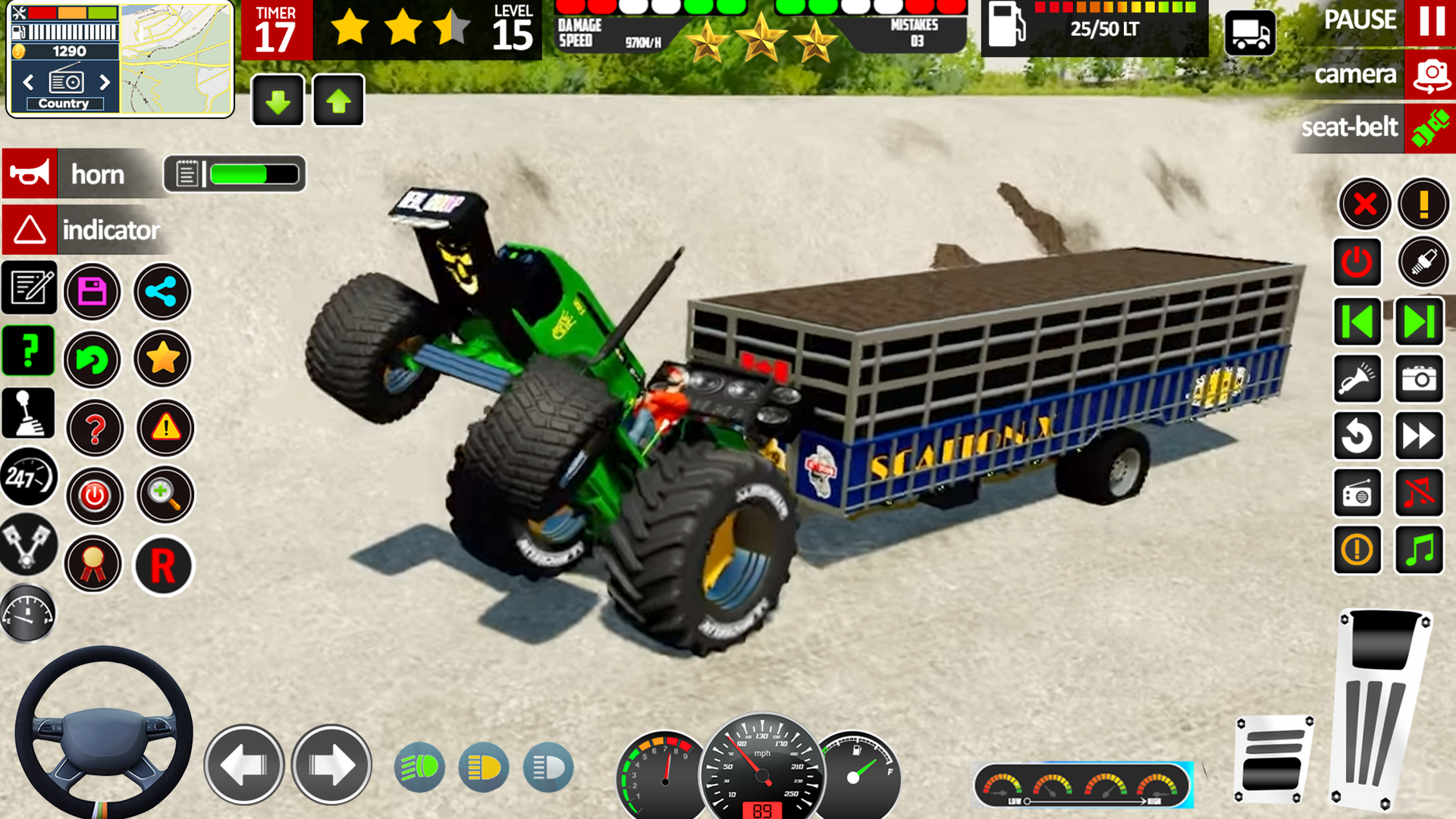Tap the fuel pump icon
The width and height of the screenshot is (1456, 819).
point(1006,27)
